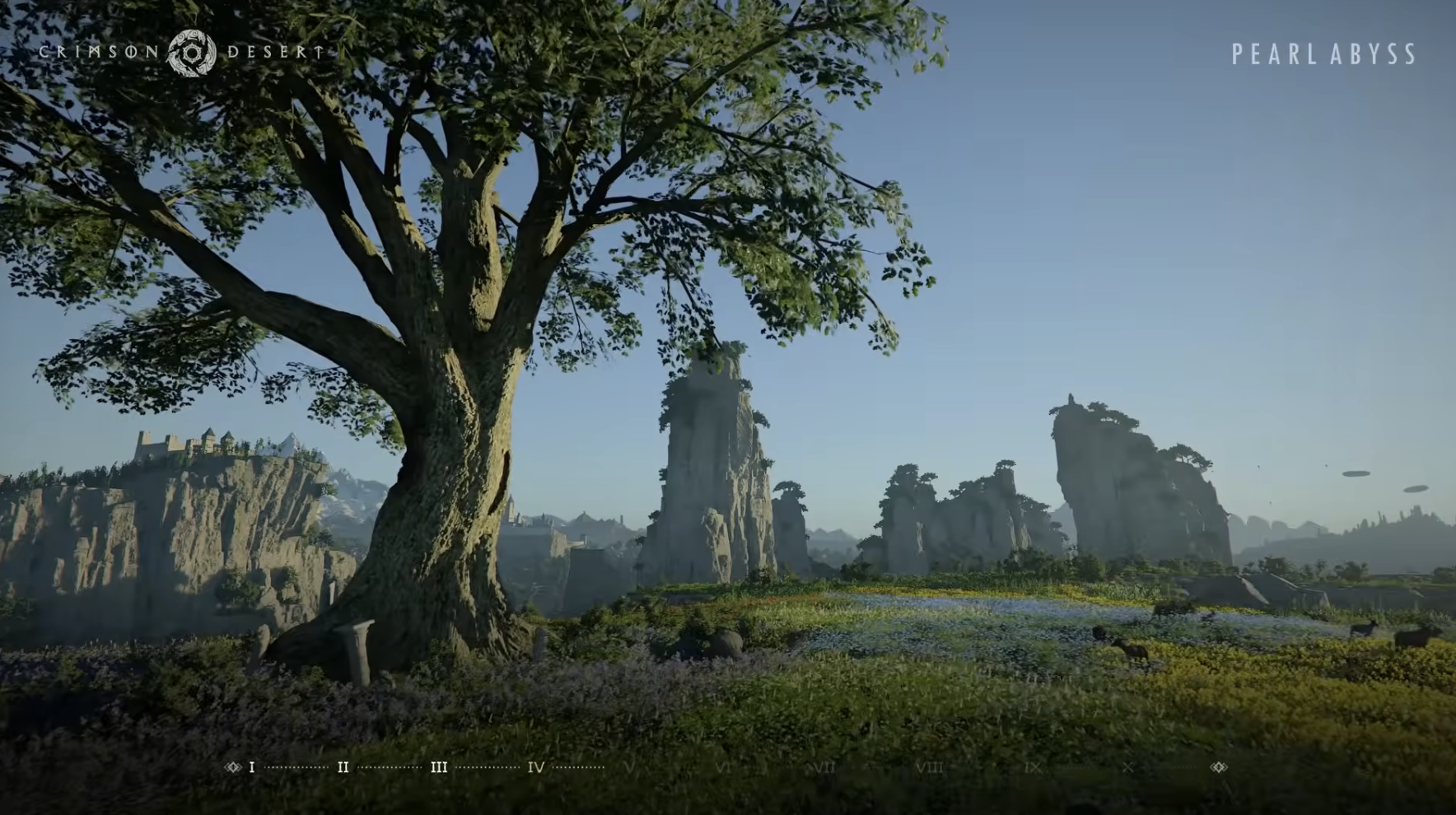Click the diamond icon after chapter X
This screenshot has height=815, width=1456.
1219,767
